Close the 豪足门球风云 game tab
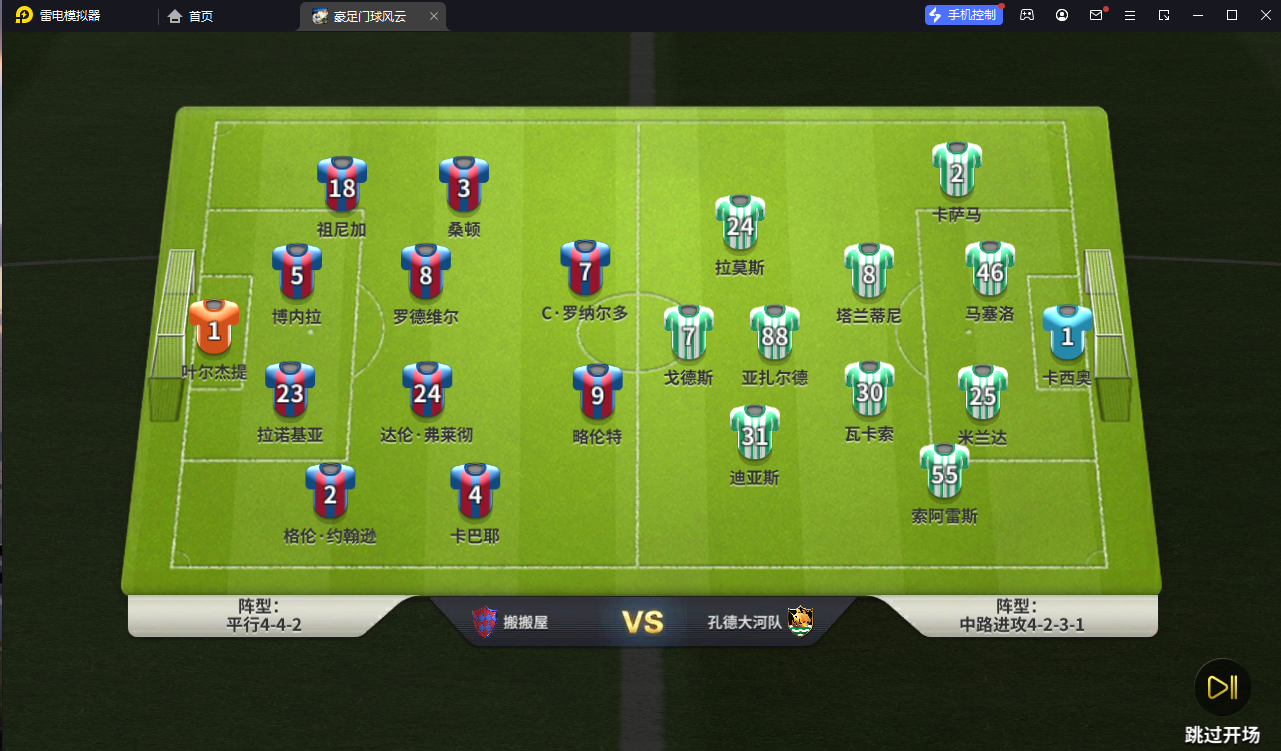The height and width of the screenshot is (751, 1281). tap(433, 16)
